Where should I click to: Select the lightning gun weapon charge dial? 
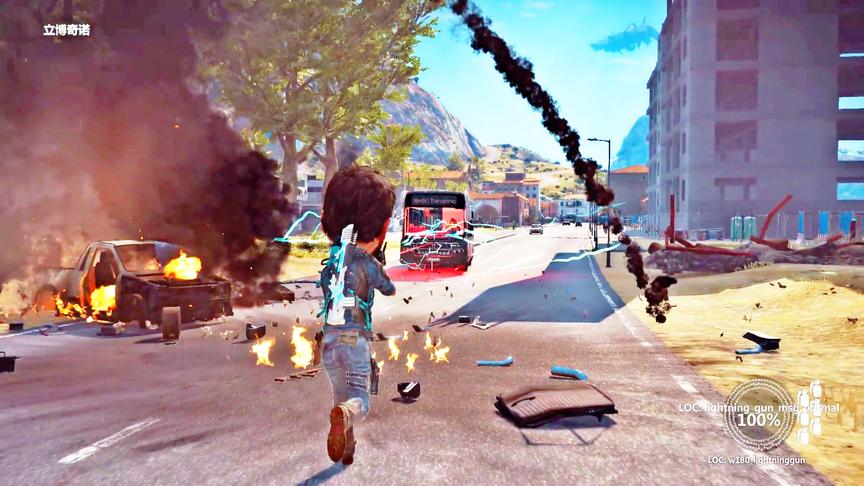[758, 414]
